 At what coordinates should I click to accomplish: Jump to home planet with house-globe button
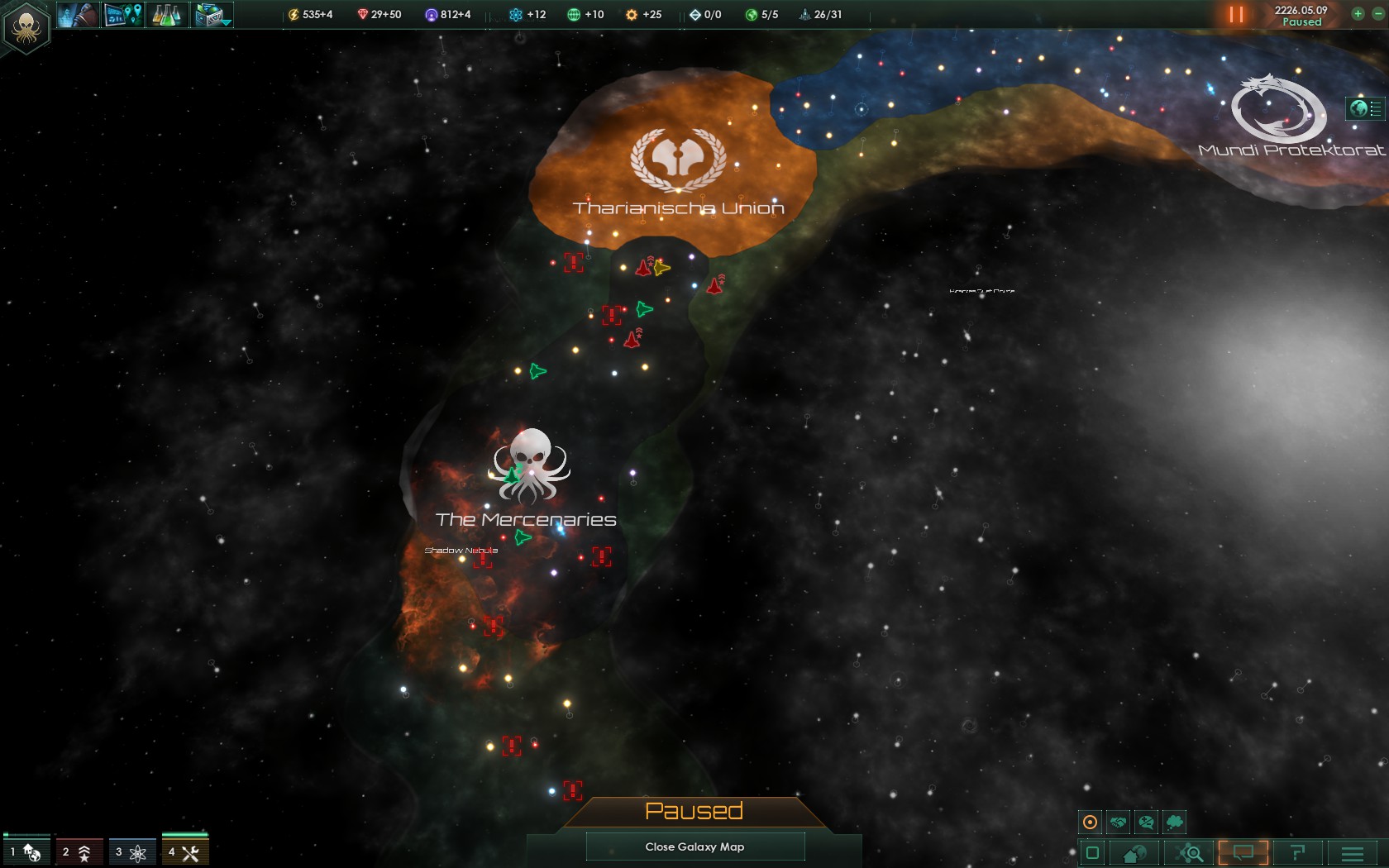pyautogui.click(x=1134, y=853)
